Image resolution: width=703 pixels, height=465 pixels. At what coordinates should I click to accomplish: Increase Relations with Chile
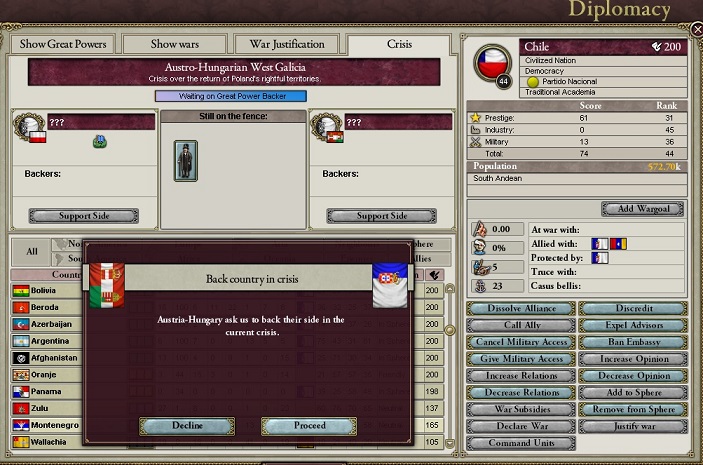[507, 376]
